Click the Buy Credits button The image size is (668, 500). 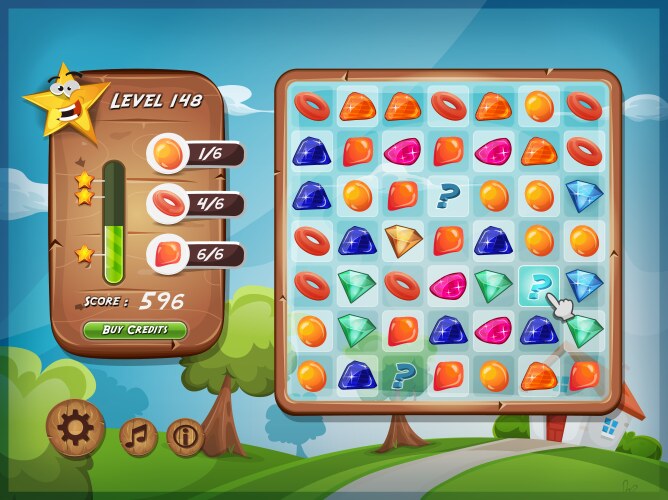(135, 329)
